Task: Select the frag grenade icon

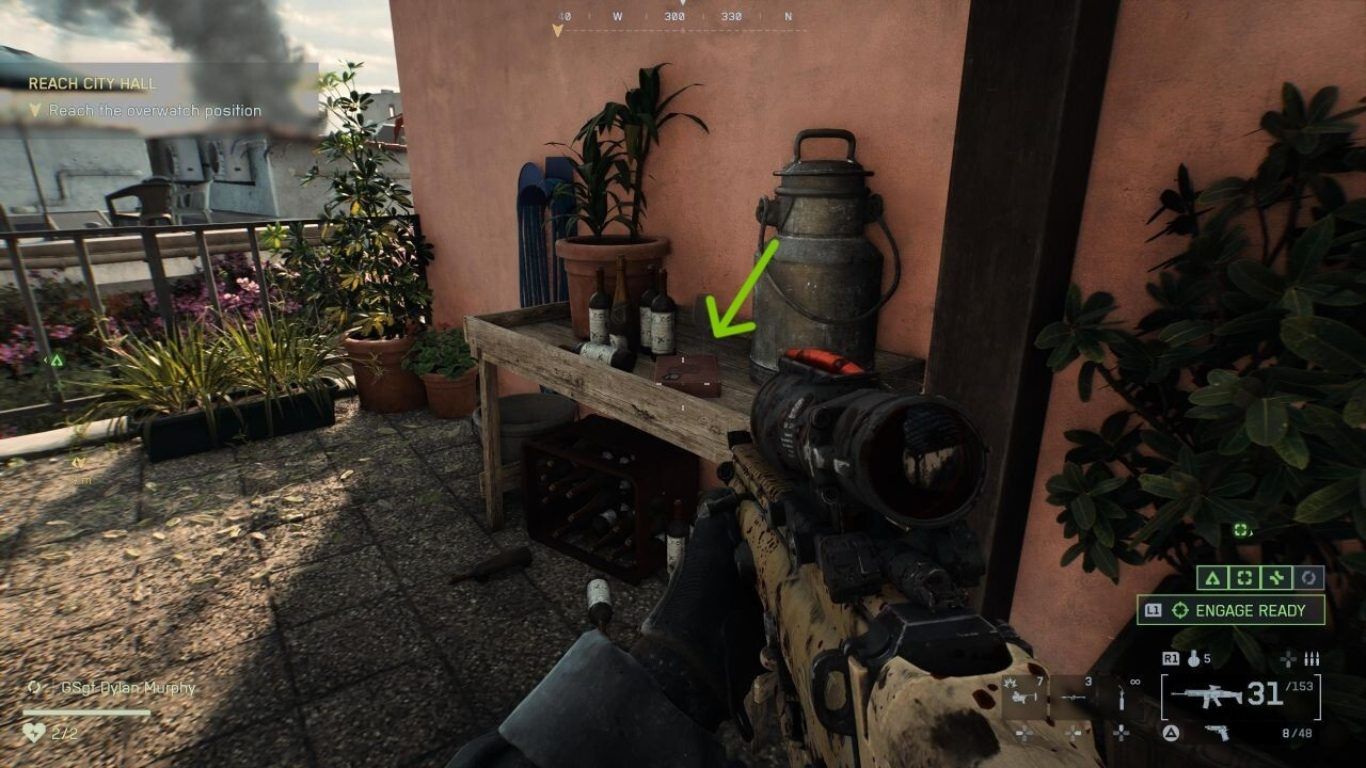Action: point(1193,659)
